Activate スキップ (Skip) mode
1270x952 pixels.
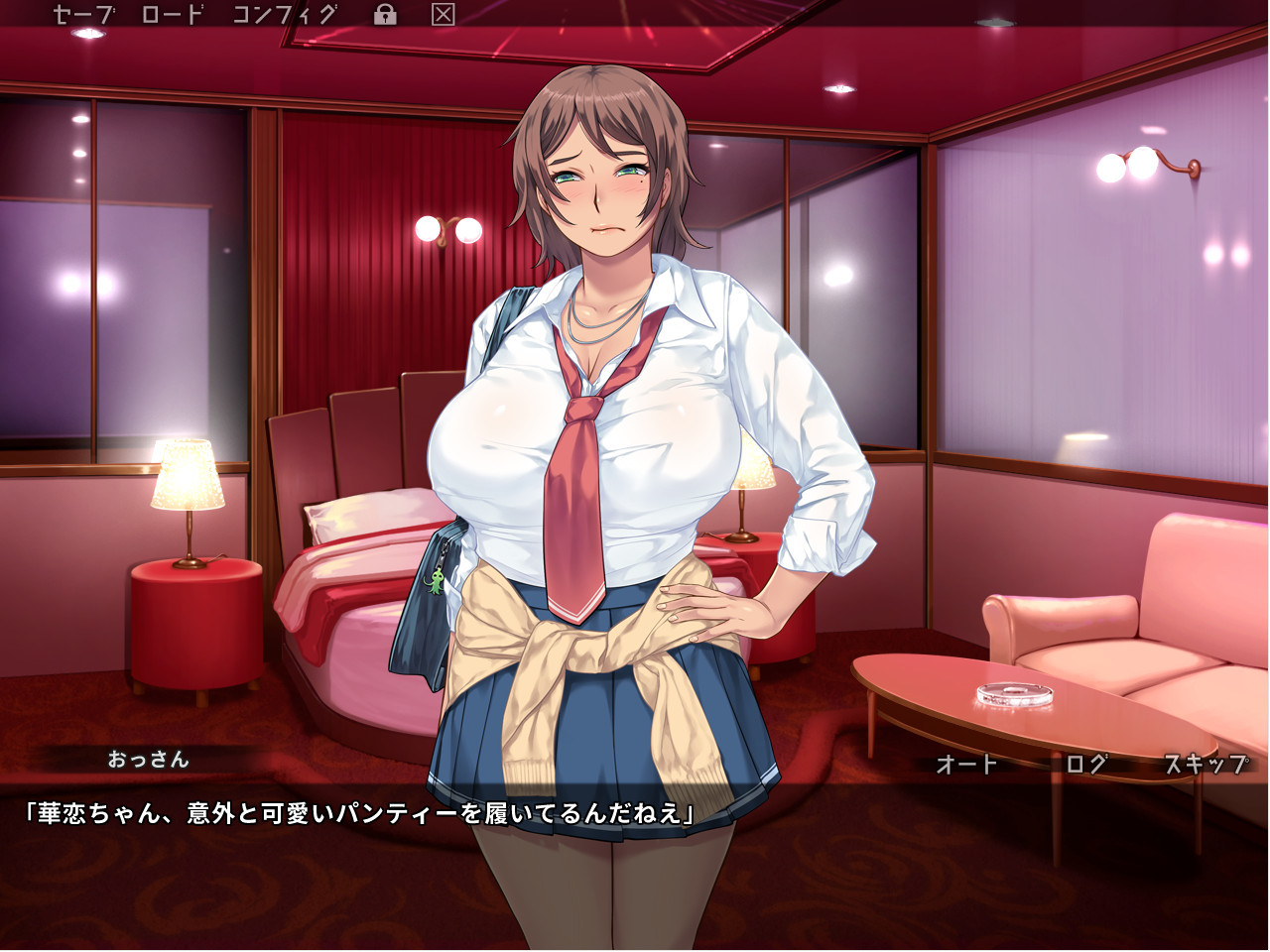(1205, 764)
